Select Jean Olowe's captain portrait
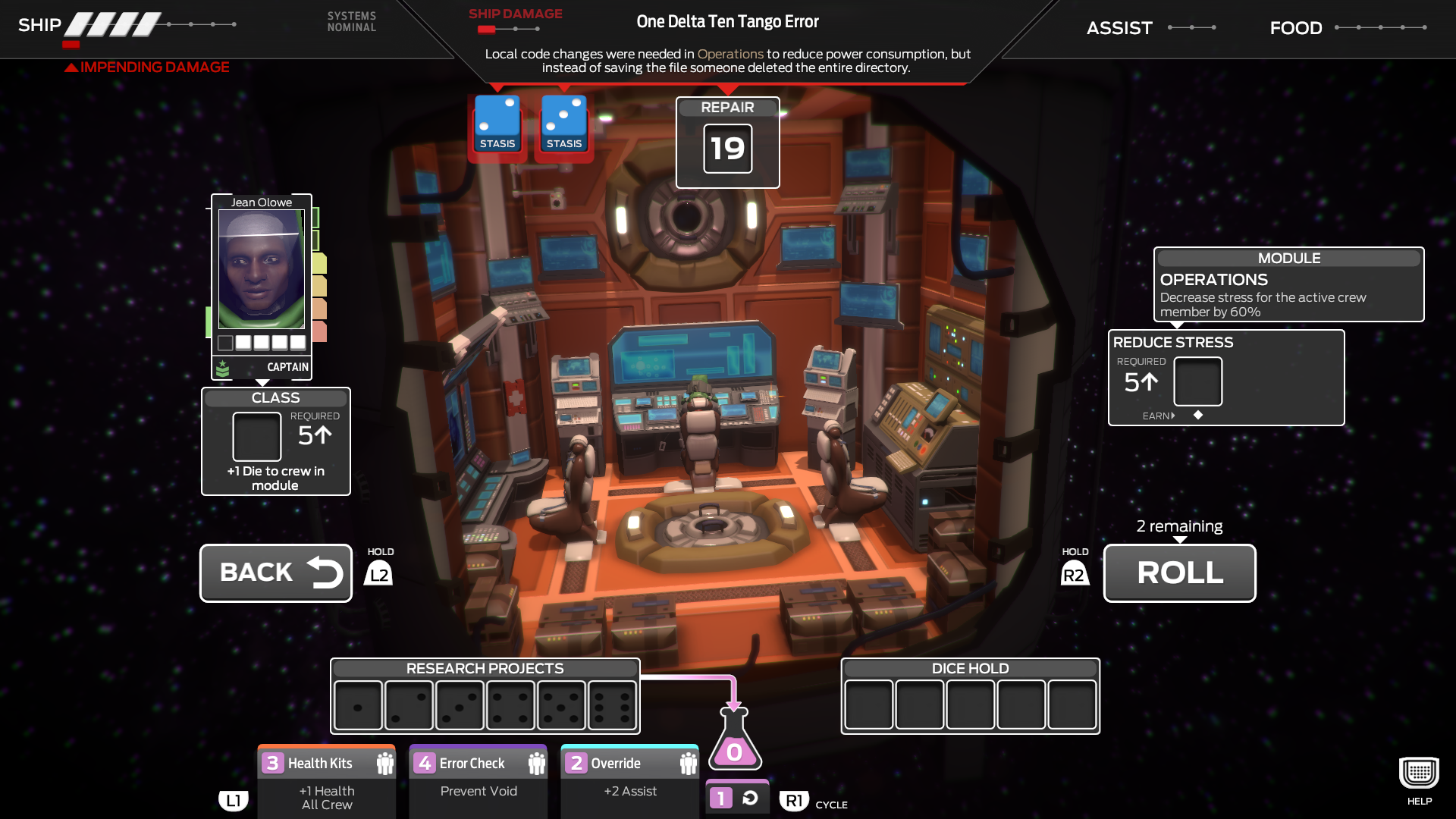This screenshot has width=1456, height=819. 260,270
